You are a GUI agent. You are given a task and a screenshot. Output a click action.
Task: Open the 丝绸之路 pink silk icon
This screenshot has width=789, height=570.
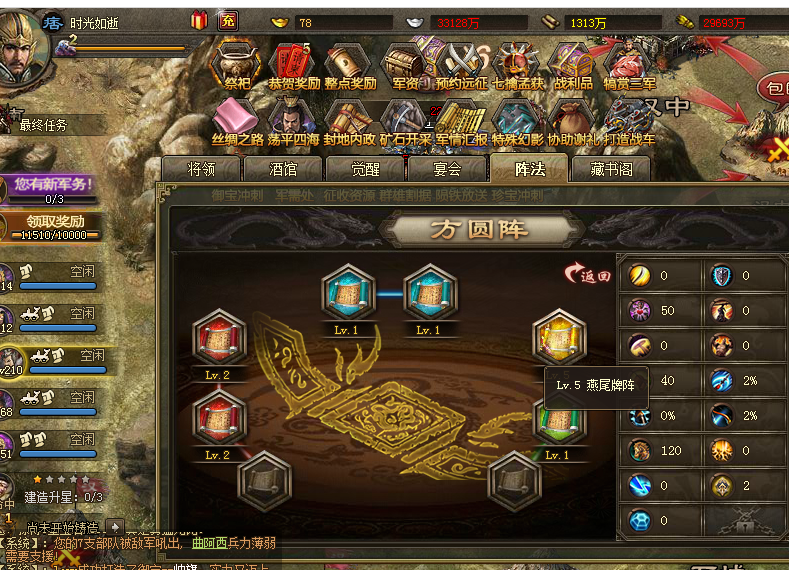237,118
